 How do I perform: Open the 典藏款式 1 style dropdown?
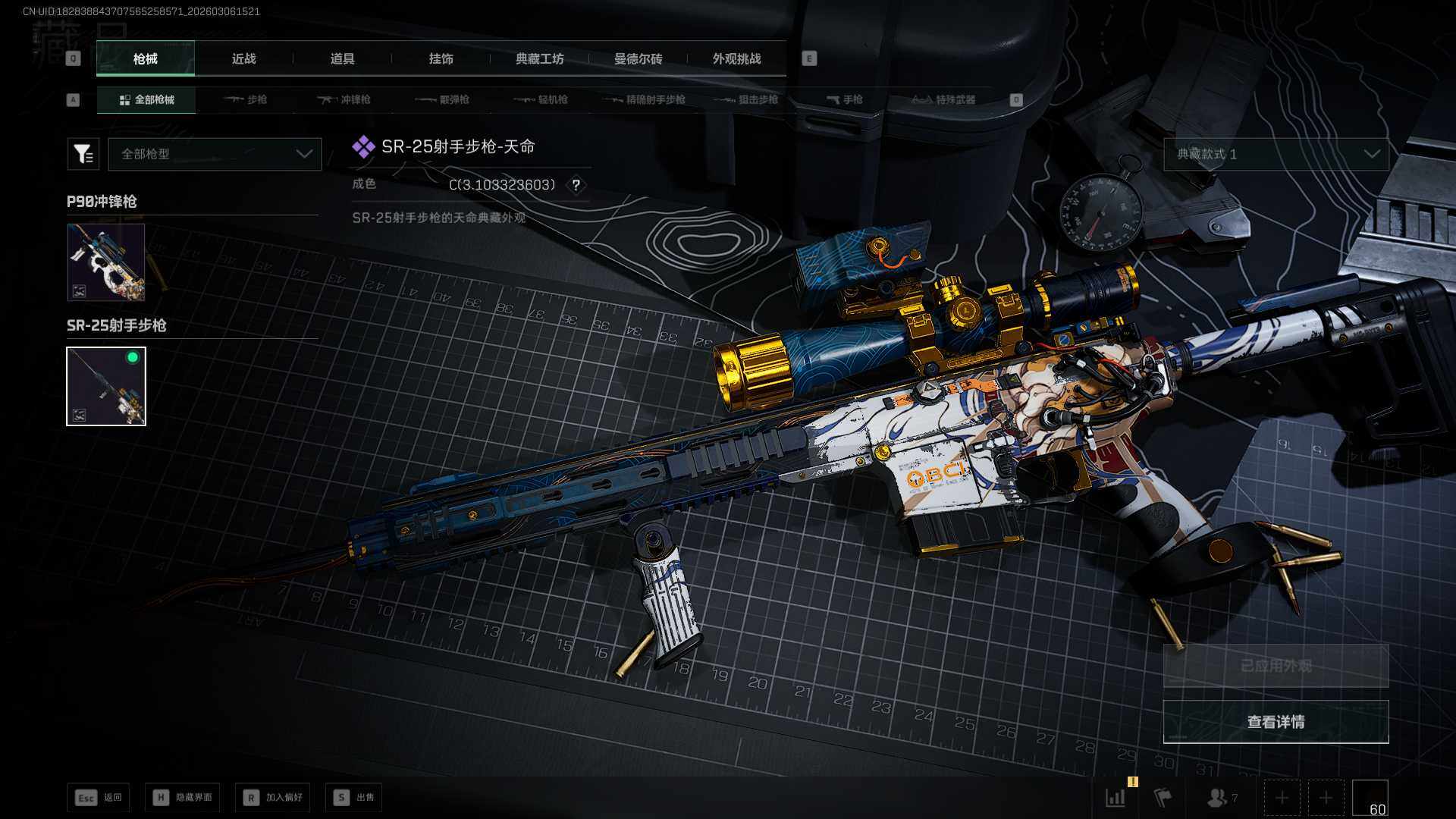1276,154
